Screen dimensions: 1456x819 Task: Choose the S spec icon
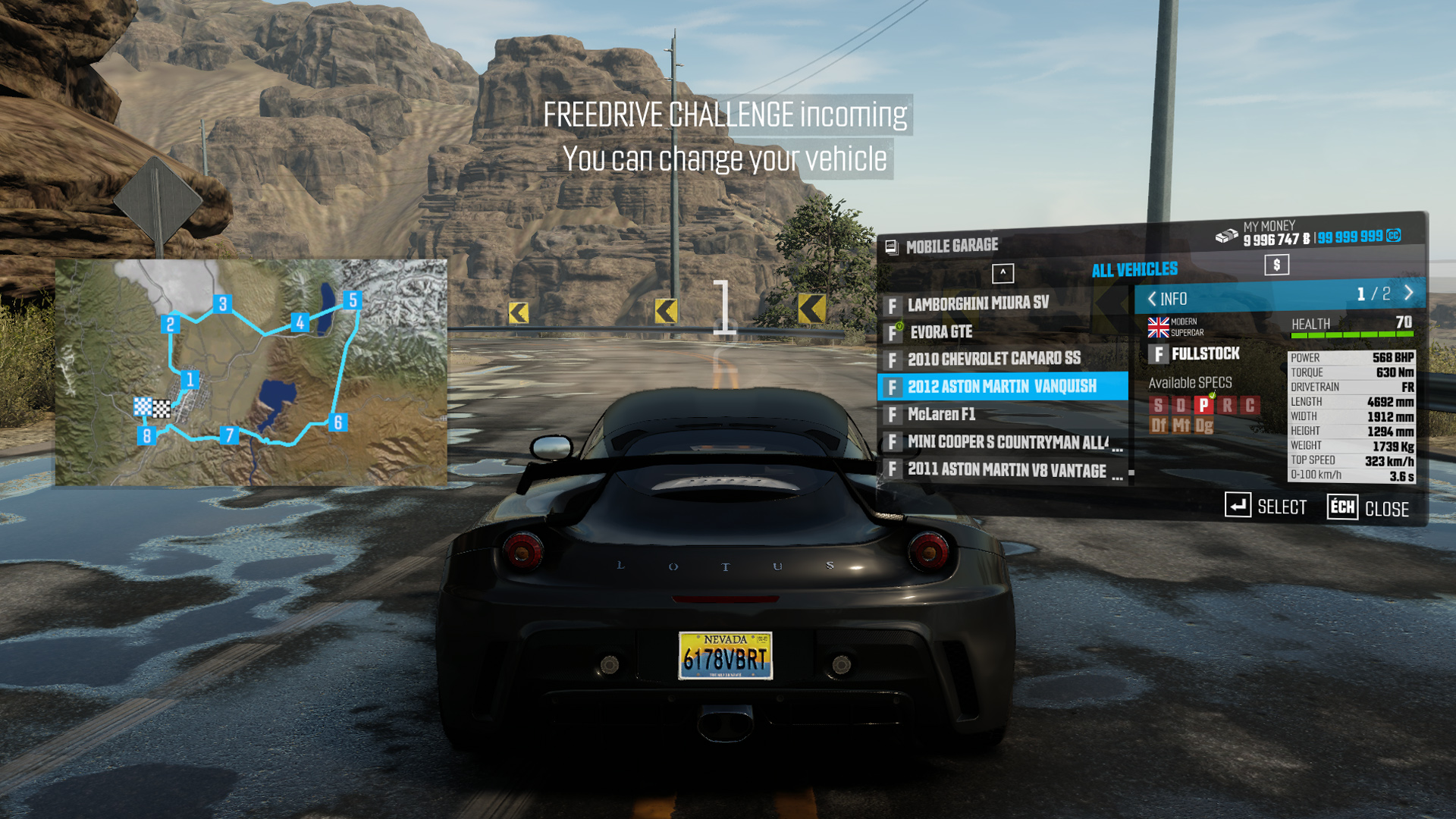point(1158,406)
